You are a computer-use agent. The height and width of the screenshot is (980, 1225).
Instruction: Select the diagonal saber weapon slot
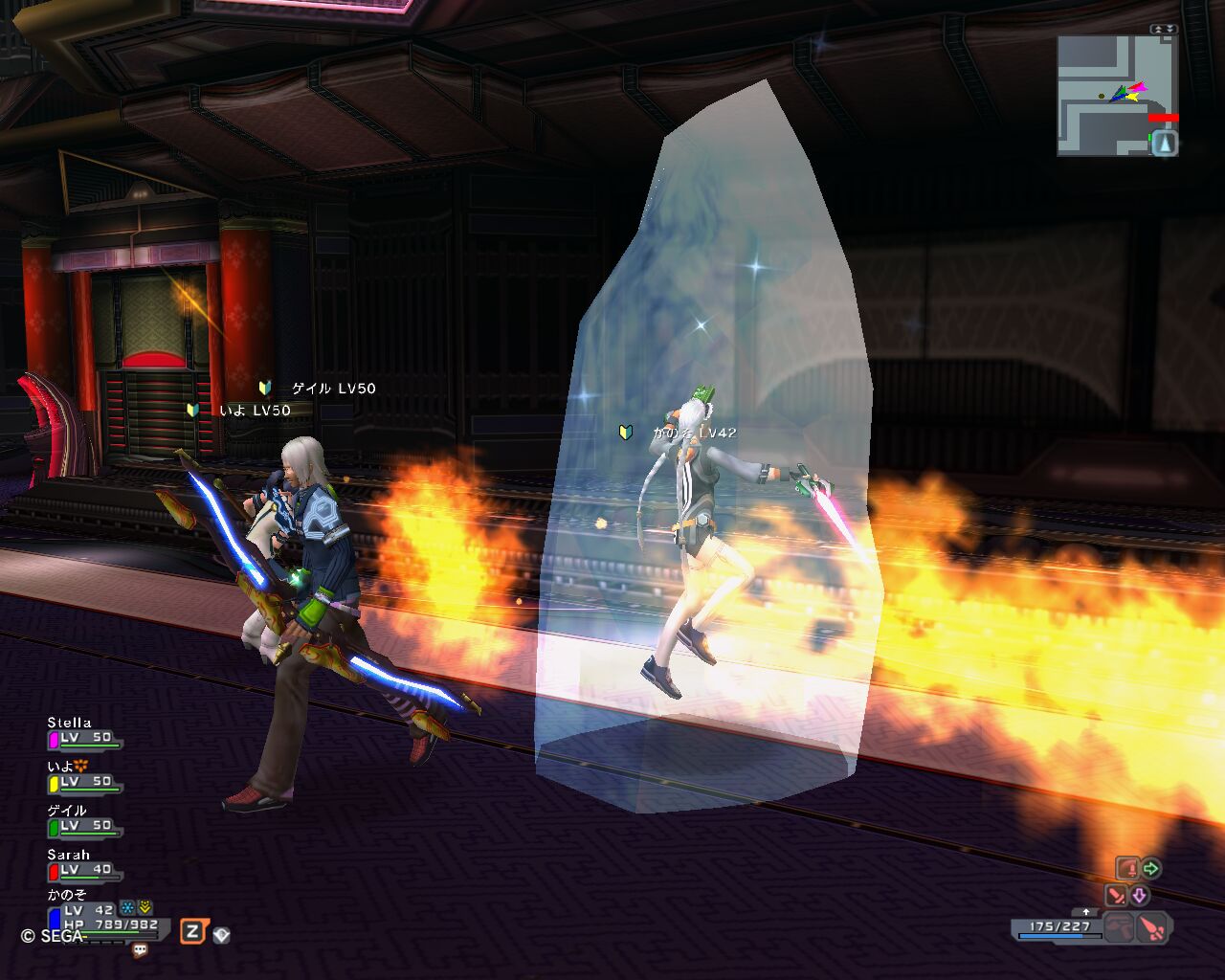point(1116,896)
